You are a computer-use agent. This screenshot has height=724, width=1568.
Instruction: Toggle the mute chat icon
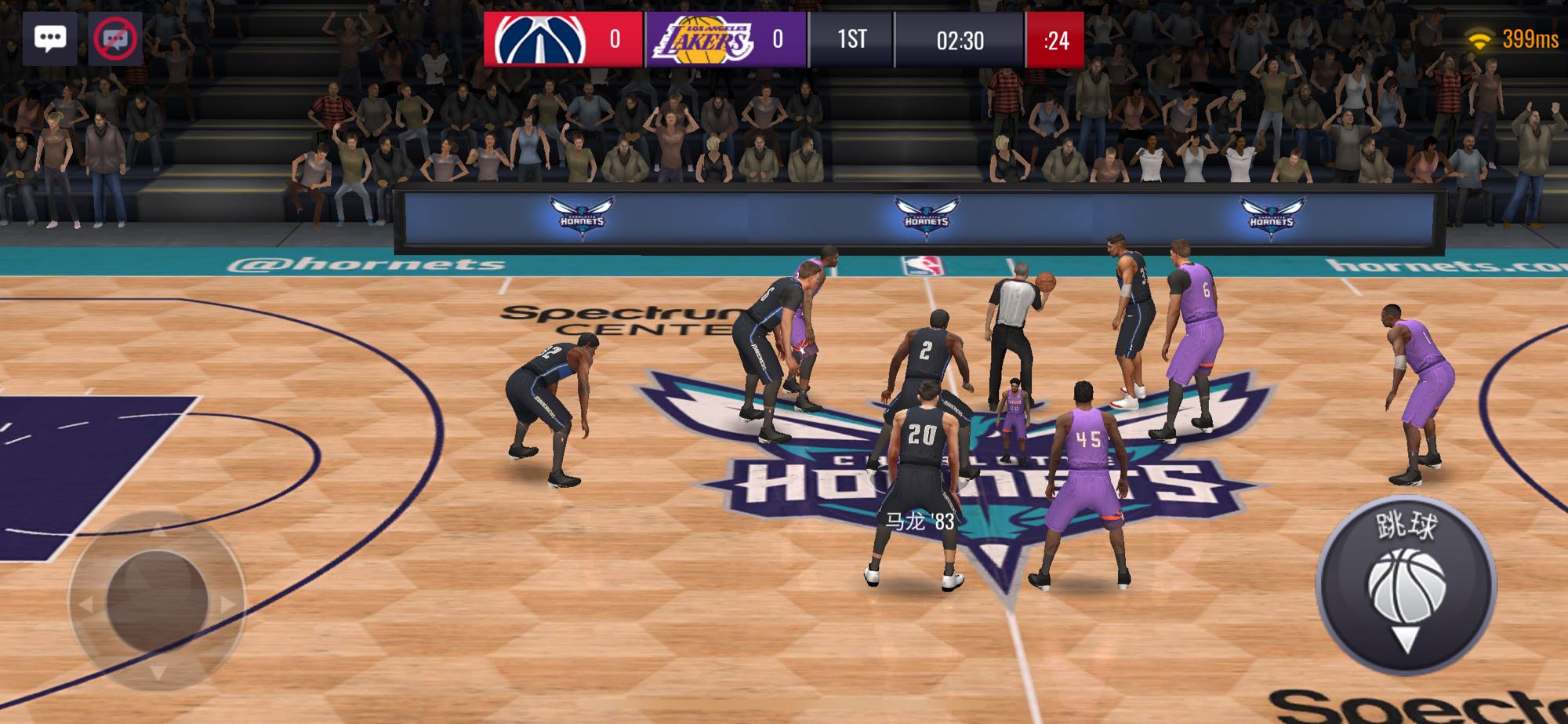(x=114, y=38)
